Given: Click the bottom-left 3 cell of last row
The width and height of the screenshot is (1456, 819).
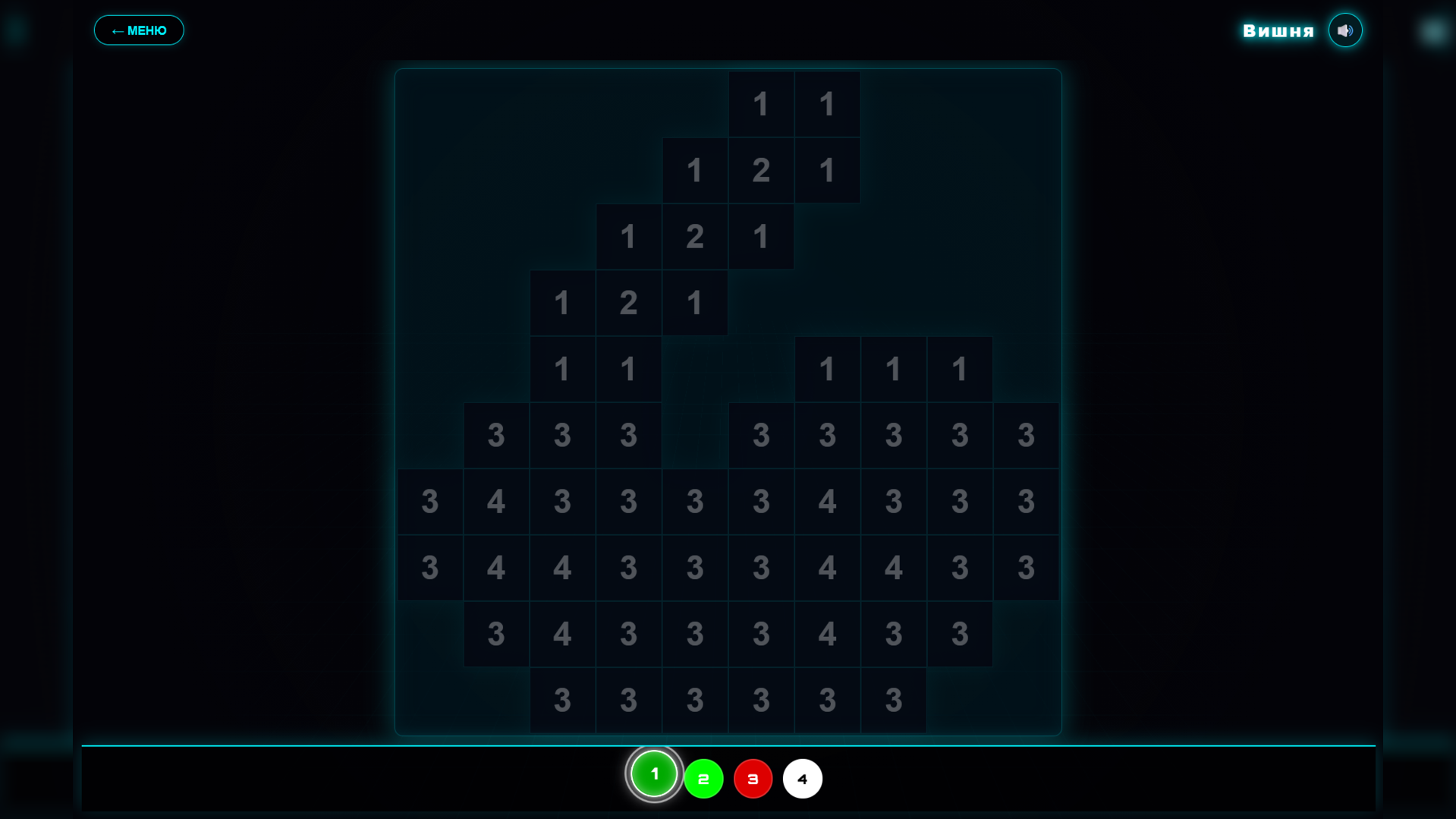Looking at the screenshot, I should 562,699.
